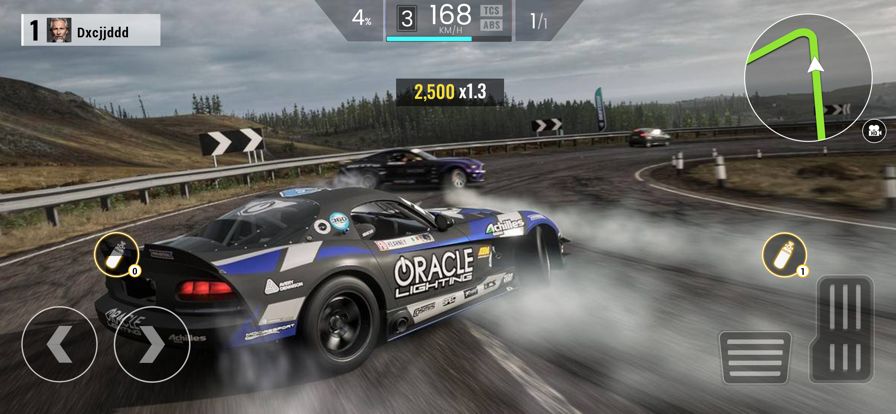
Task: Tap the steer left arrow button
Action: coord(59,344)
